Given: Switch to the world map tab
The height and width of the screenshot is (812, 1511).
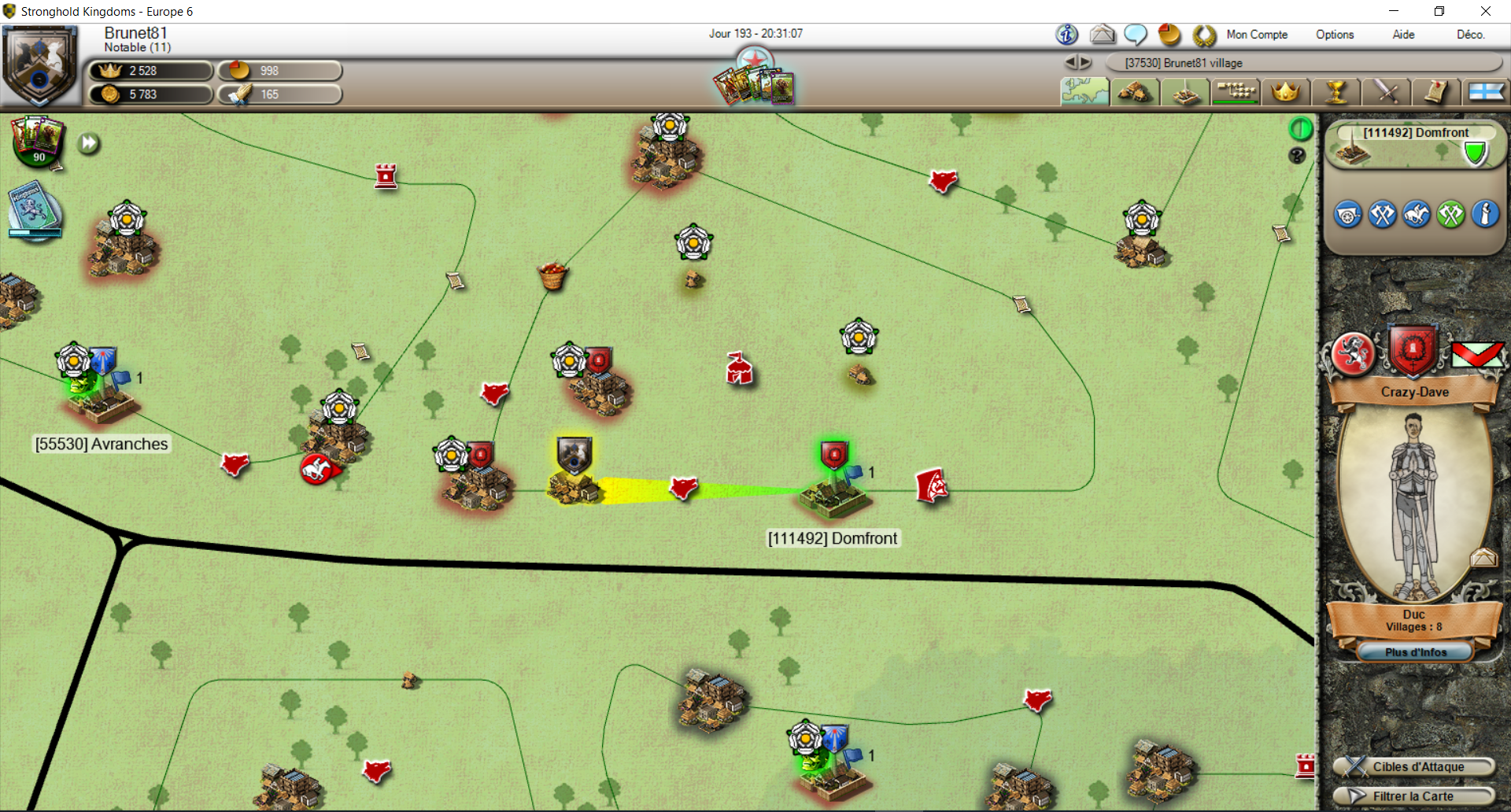Looking at the screenshot, I should tap(1084, 92).
